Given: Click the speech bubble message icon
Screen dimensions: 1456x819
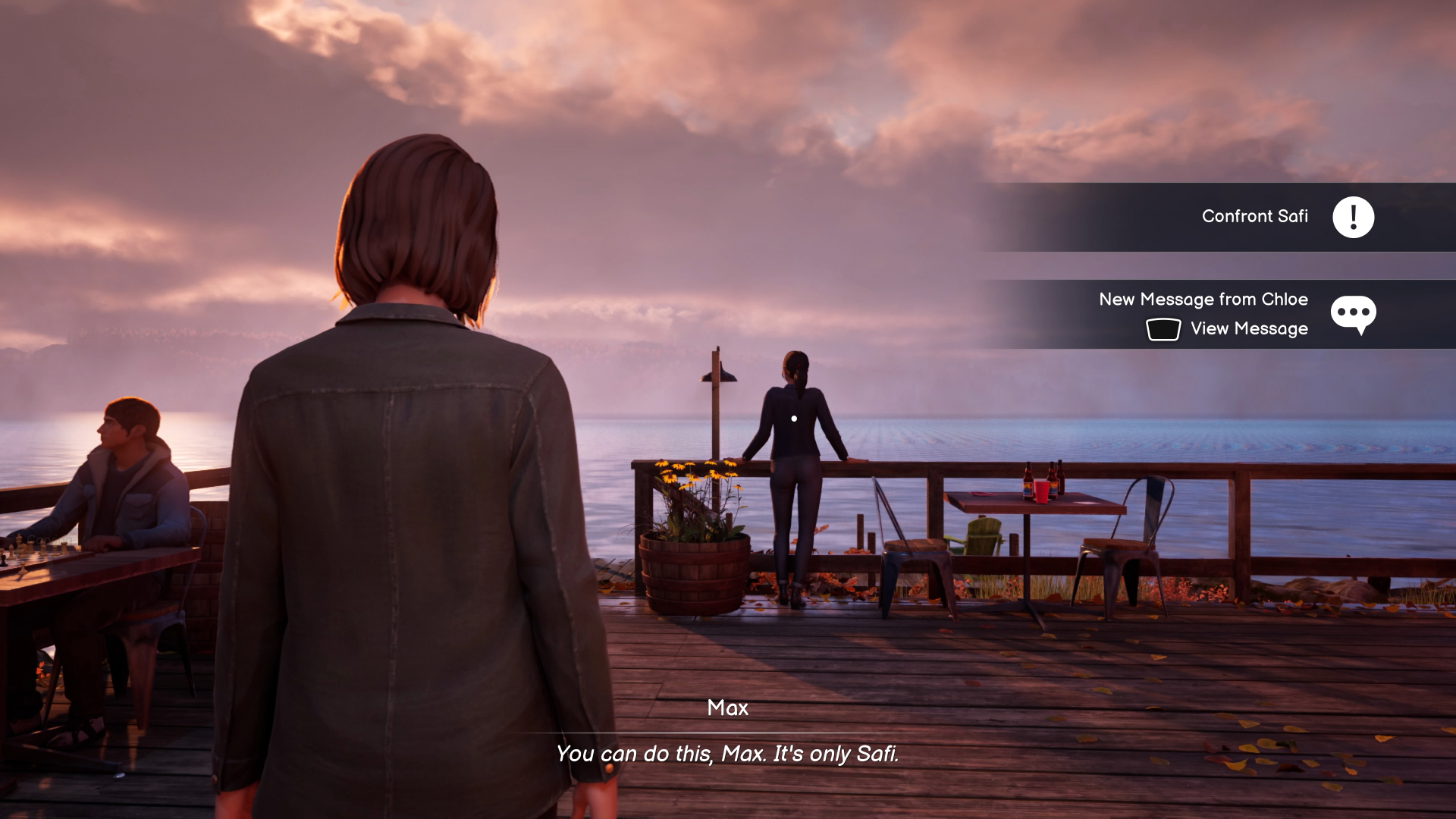Looking at the screenshot, I should [1353, 313].
